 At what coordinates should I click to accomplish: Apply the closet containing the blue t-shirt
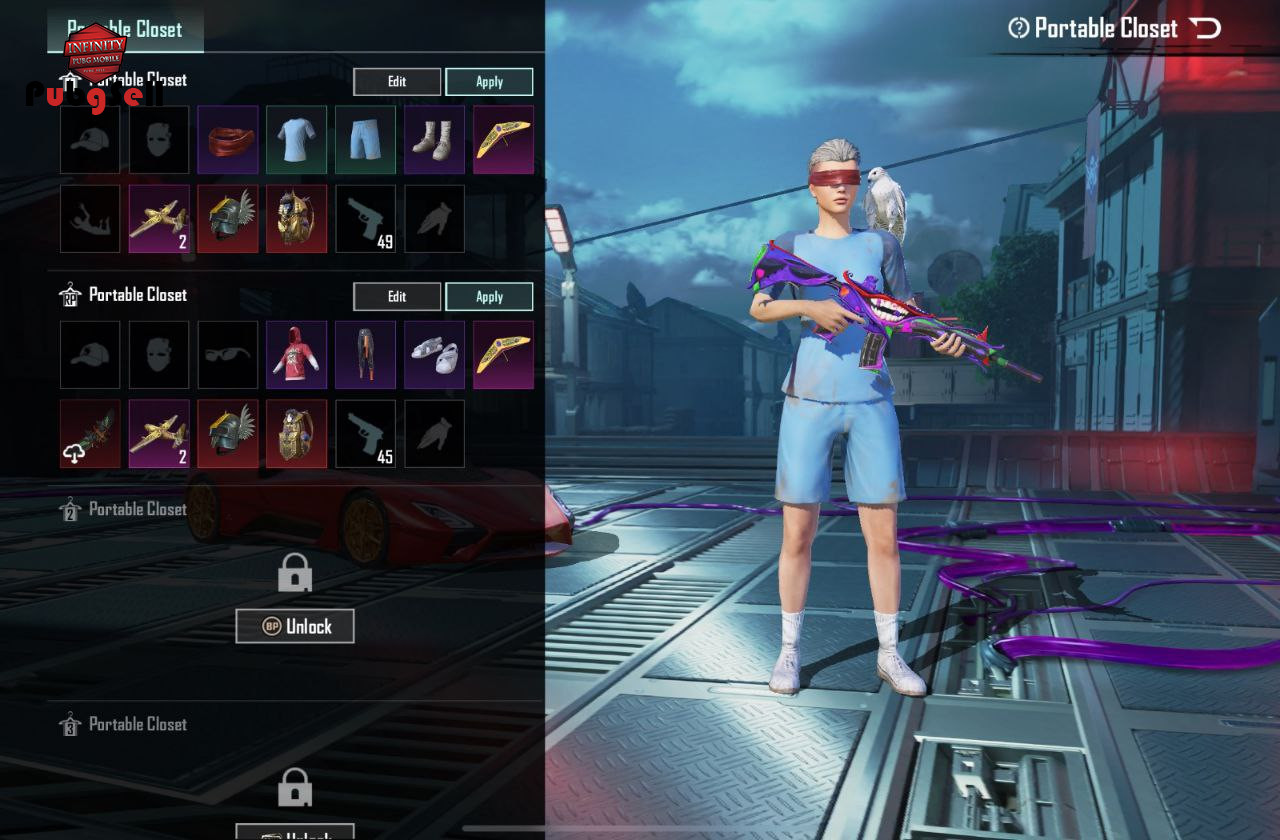point(489,82)
